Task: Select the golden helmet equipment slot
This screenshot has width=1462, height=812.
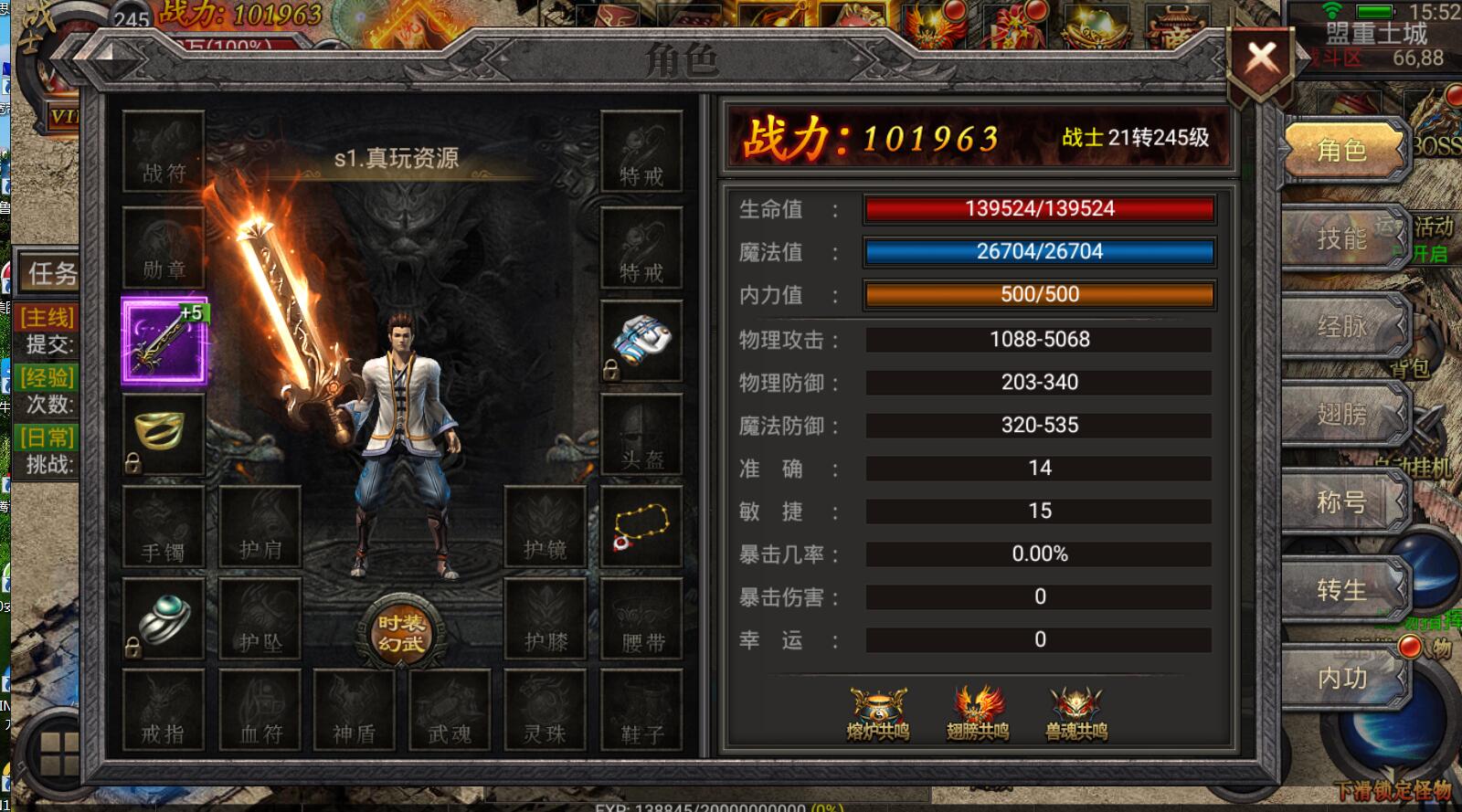Action: 164,432
